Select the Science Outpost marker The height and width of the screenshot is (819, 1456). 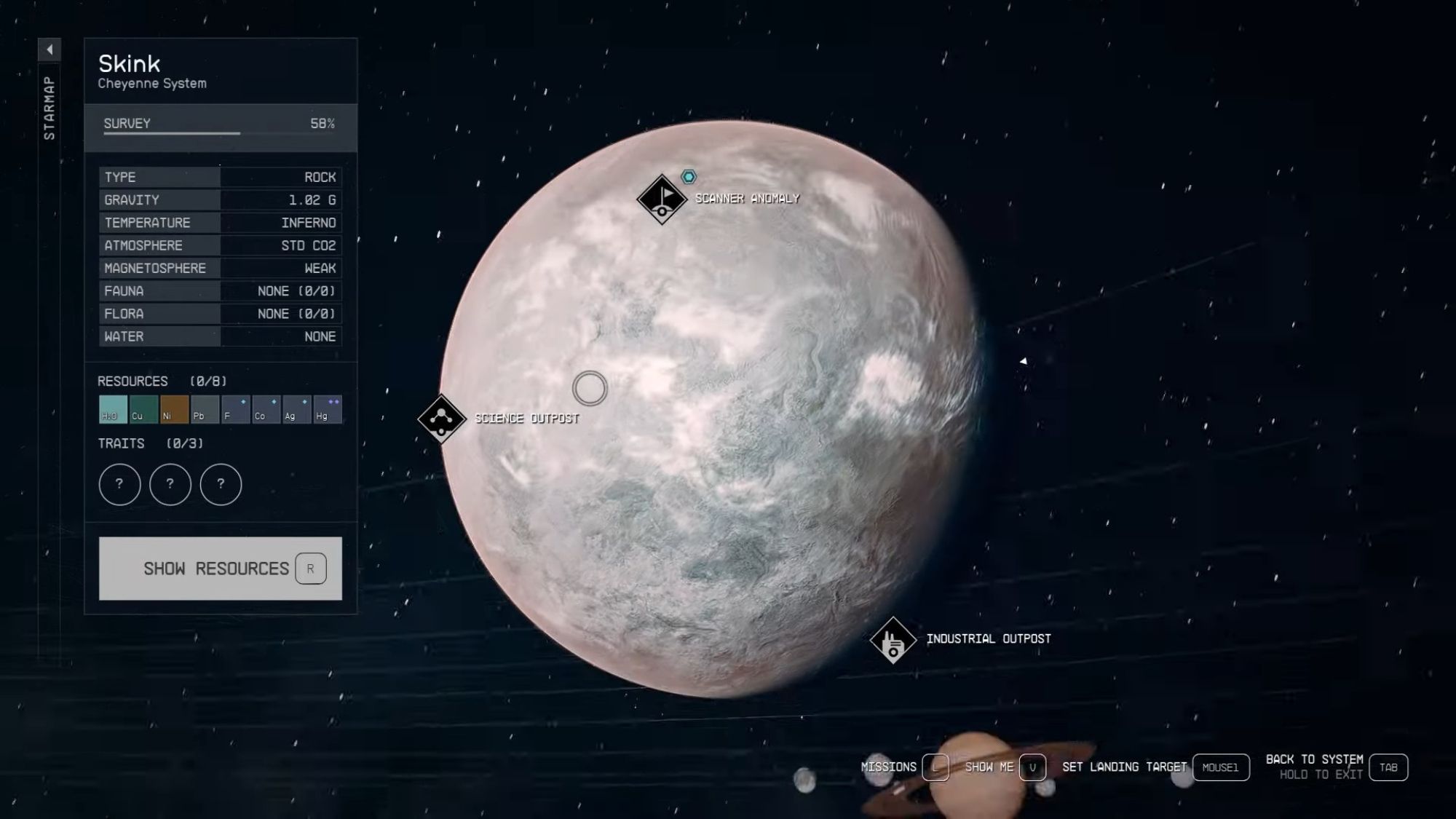440,419
